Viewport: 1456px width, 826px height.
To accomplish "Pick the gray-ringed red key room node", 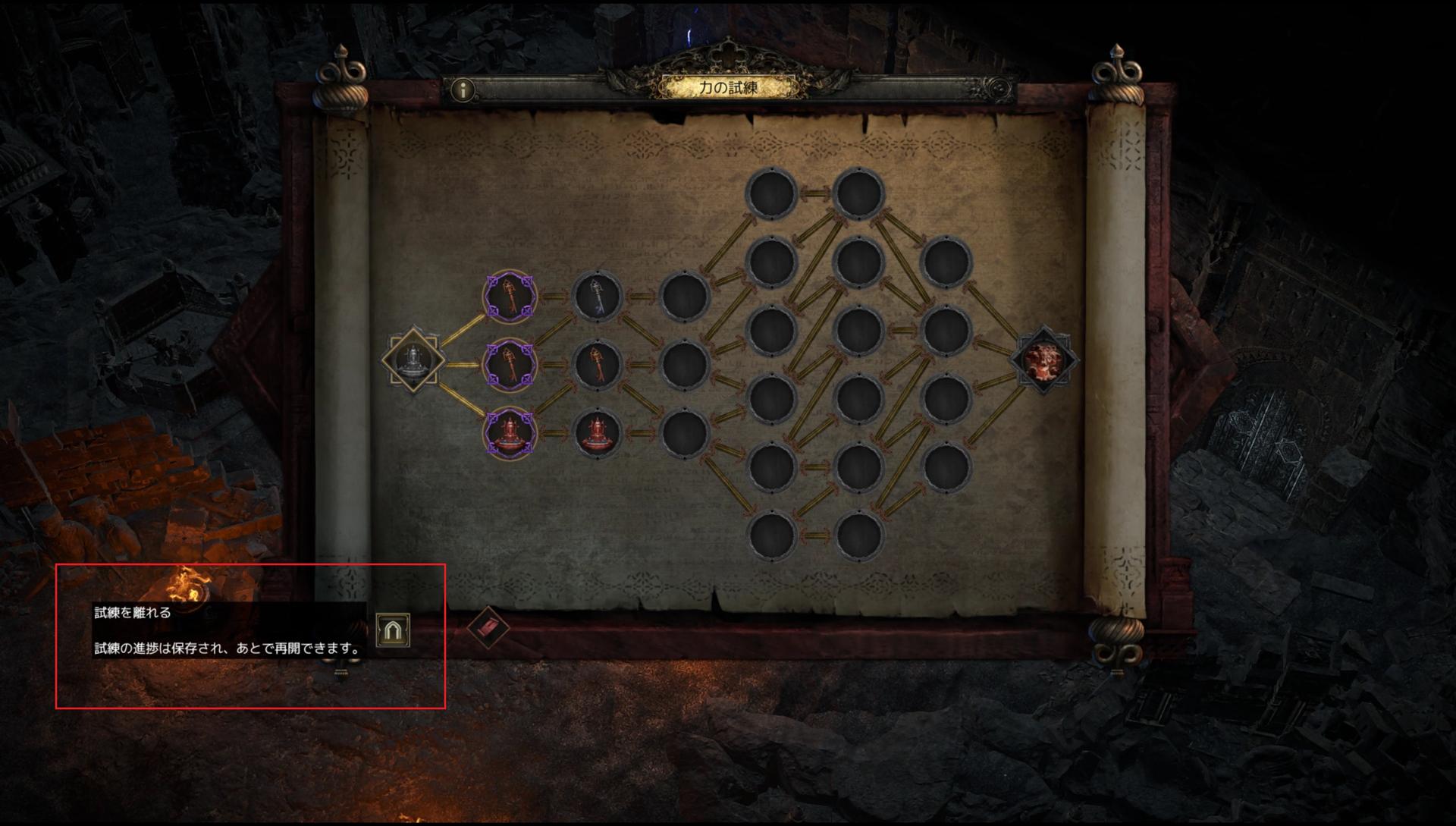I will click(597, 365).
